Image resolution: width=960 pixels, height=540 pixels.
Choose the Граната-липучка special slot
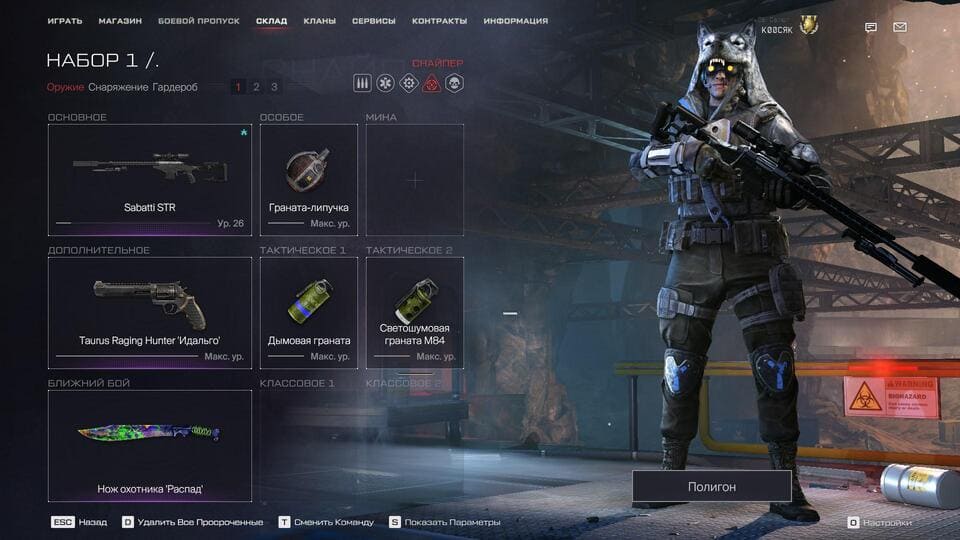point(308,180)
